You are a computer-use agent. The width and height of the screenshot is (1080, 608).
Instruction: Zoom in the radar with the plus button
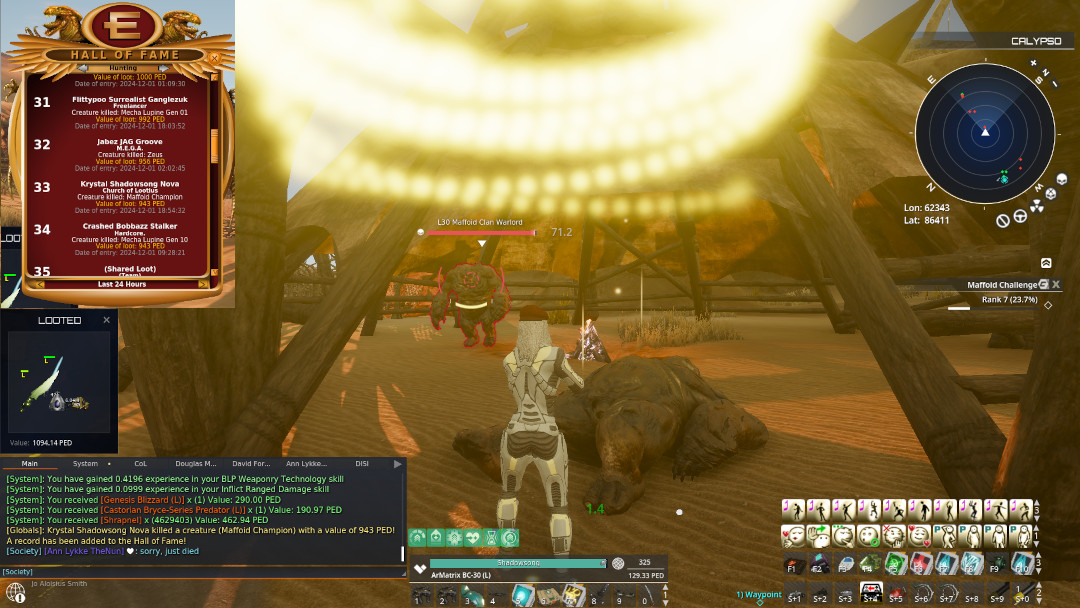pyautogui.click(x=1036, y=63)
